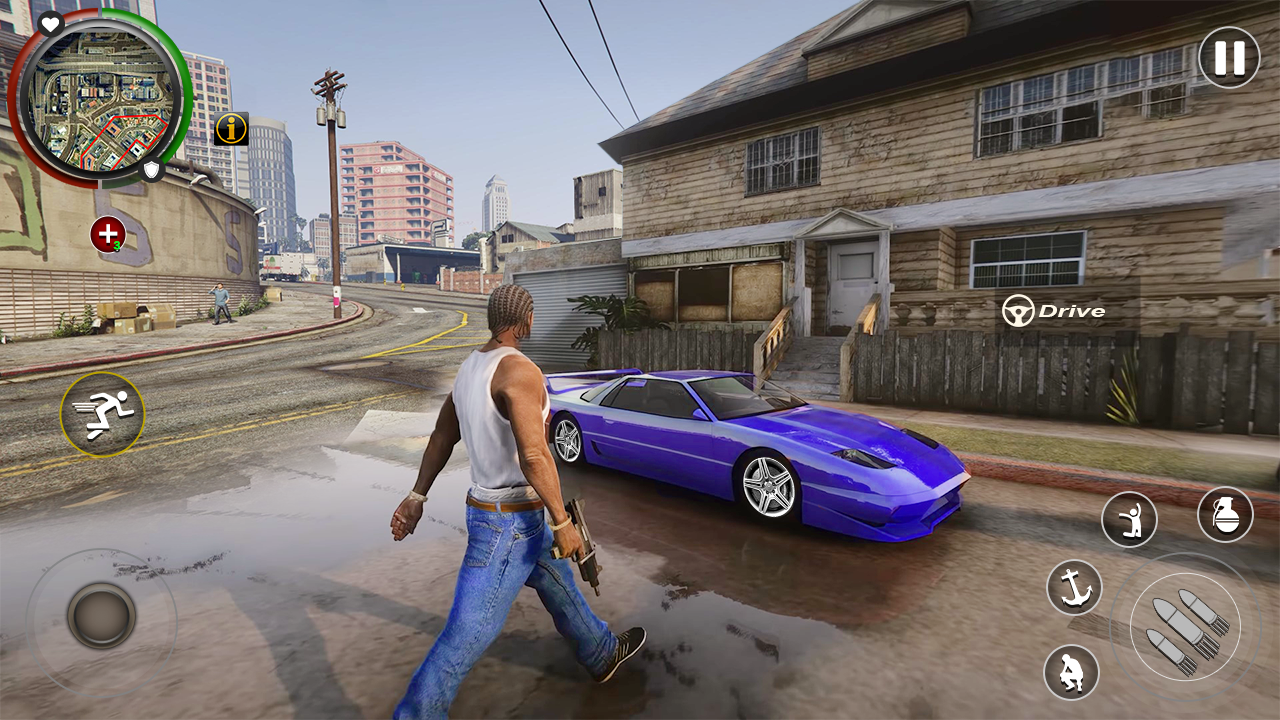Activate the sprint running-man button
The width and height of the screenshot is (1280, 720).
102,414
